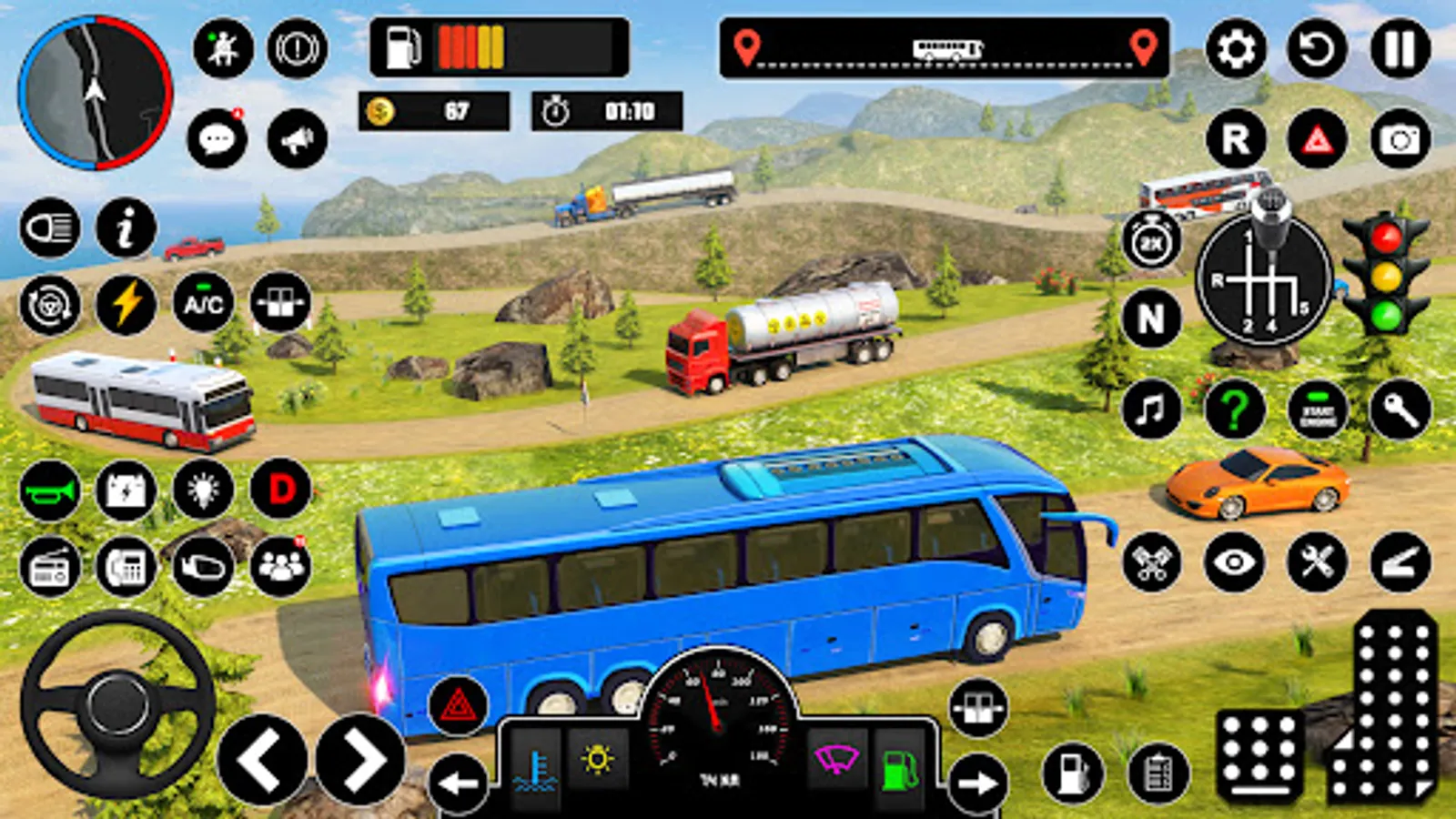Activate the megaphone announcement button
The width and height of the screenshot is (1456, 819).
(x=298, y=139)
